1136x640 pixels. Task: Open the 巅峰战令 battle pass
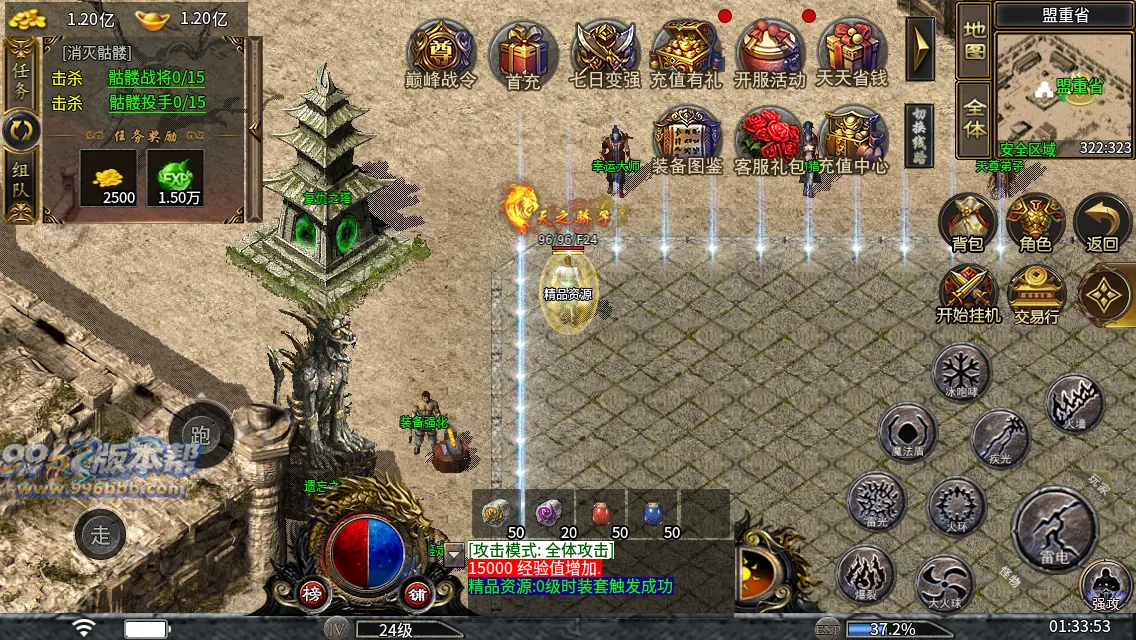(441, 54)
